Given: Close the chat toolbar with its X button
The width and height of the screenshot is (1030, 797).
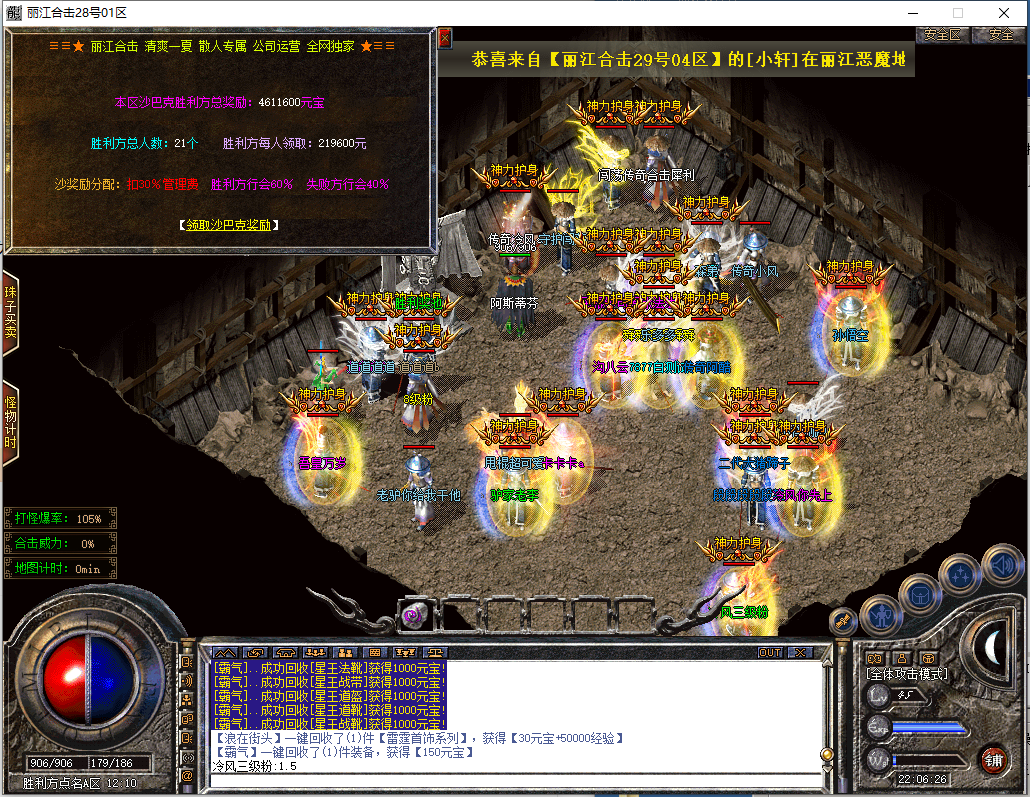Looking at the screenshot, I should [x=799, y=652].
